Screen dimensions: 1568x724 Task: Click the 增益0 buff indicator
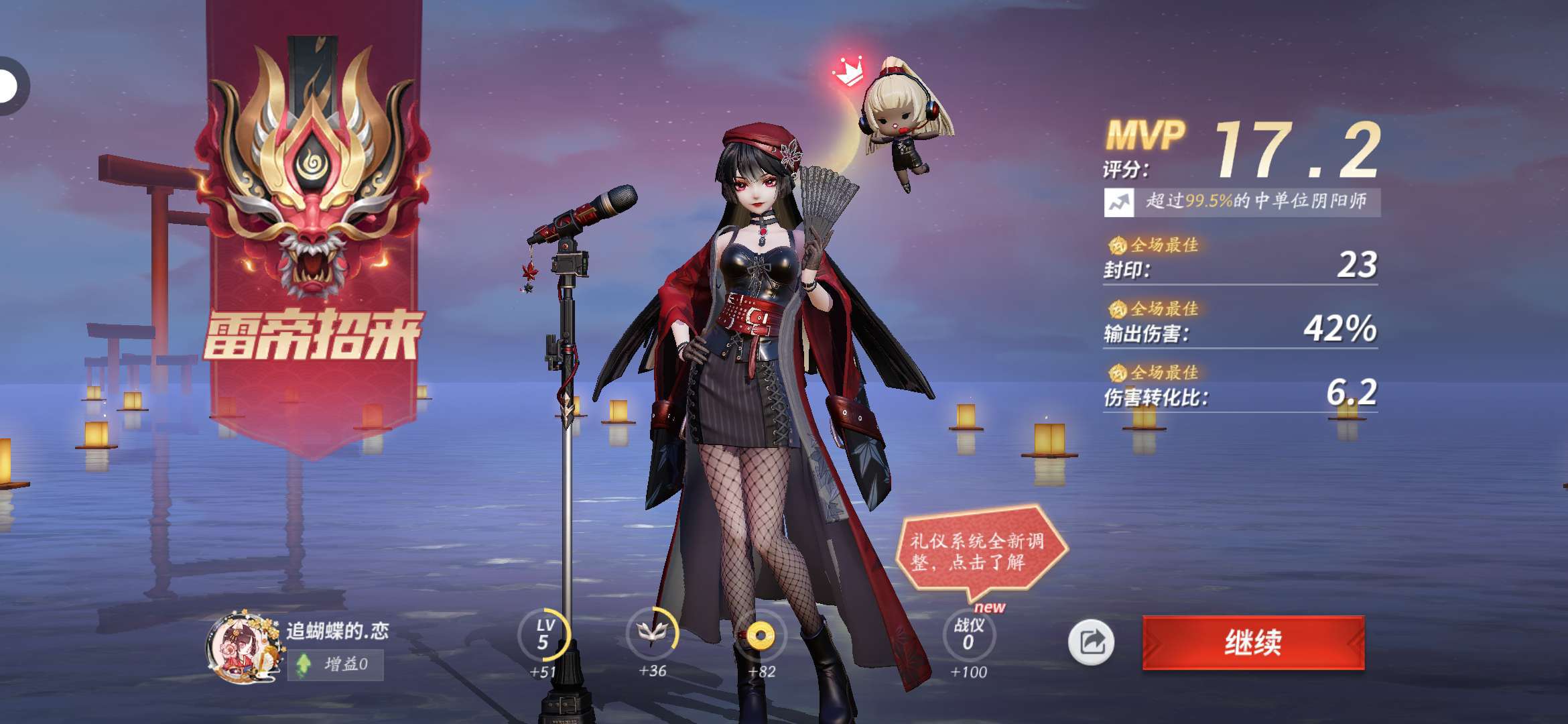[335, 664]
